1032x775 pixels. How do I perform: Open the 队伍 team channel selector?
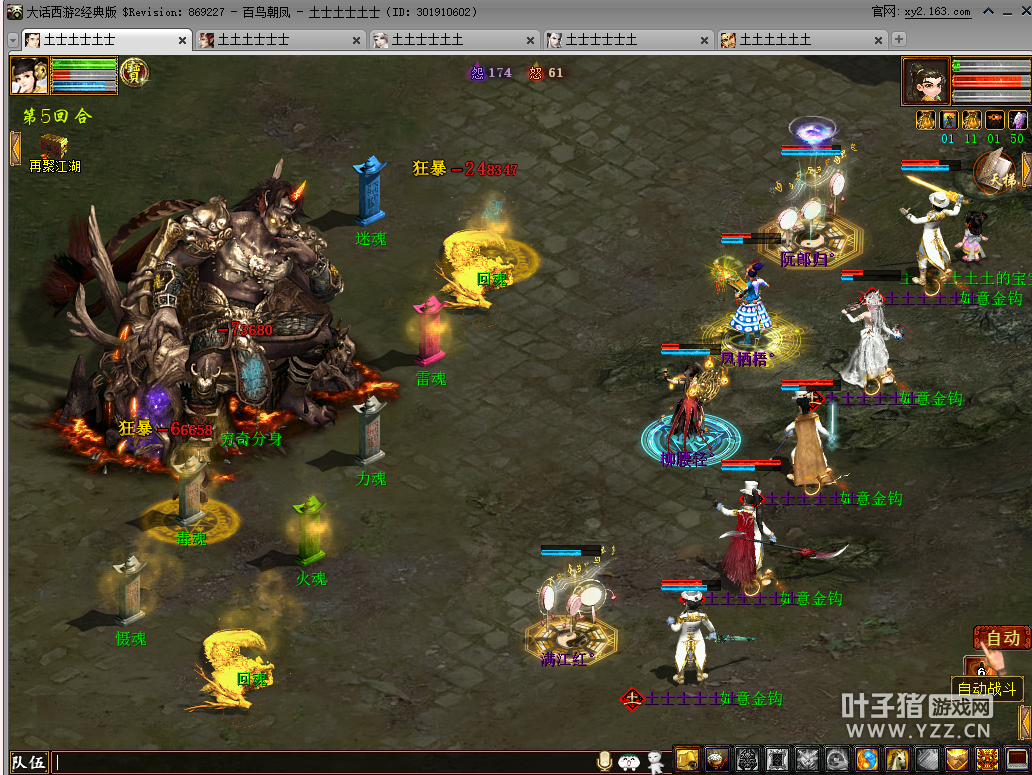(x=28, y=762)
